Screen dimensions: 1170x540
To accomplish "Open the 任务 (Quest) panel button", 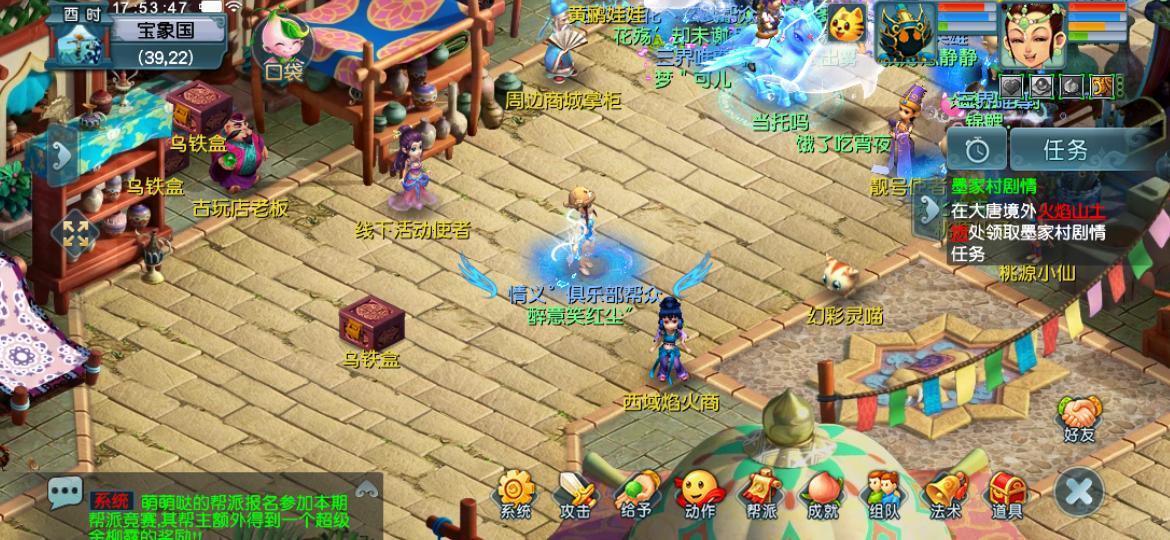I will (x=1066, y=150).
